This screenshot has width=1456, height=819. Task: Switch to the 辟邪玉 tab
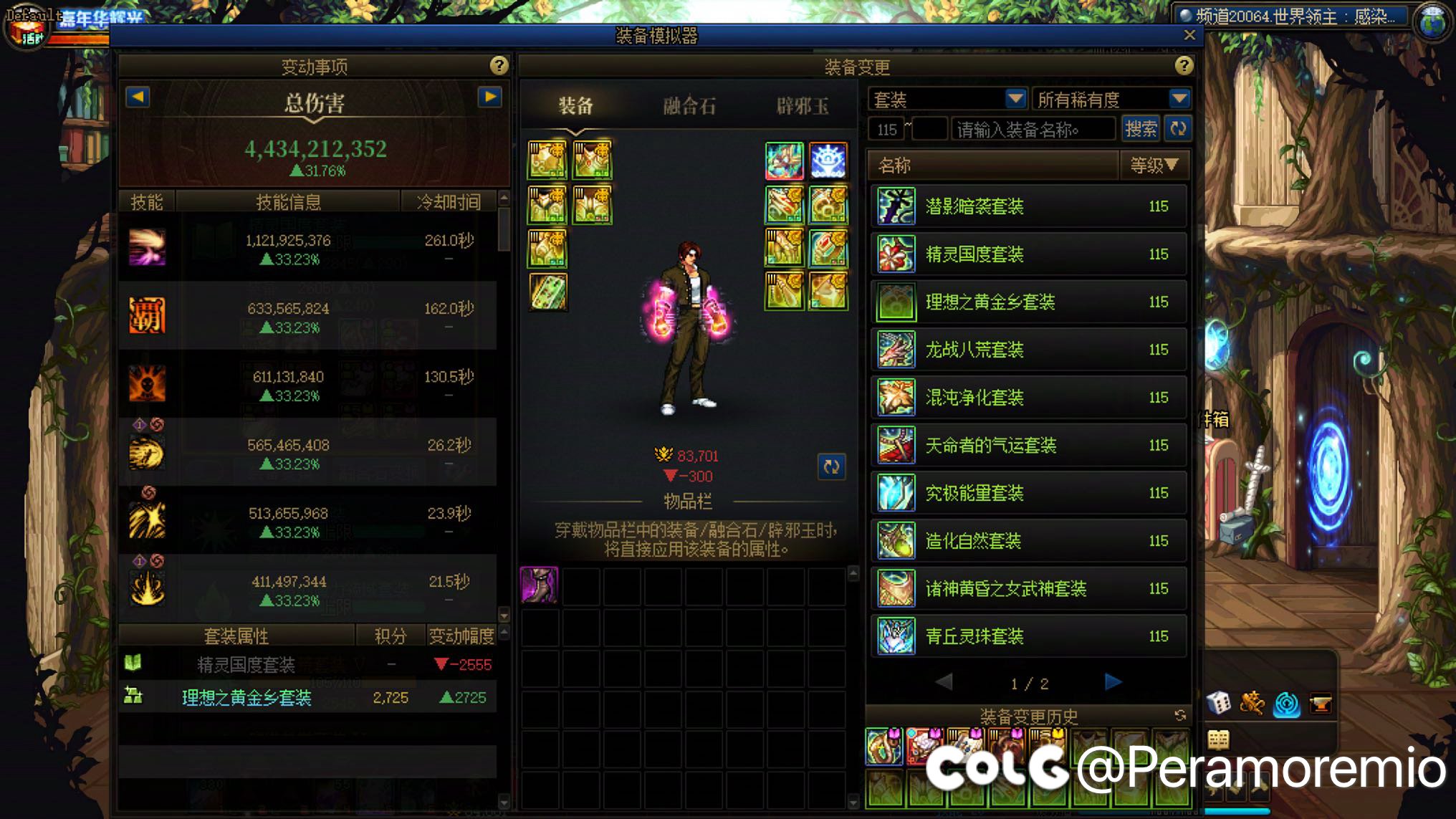pyautogui.click(x=803, y=106)
